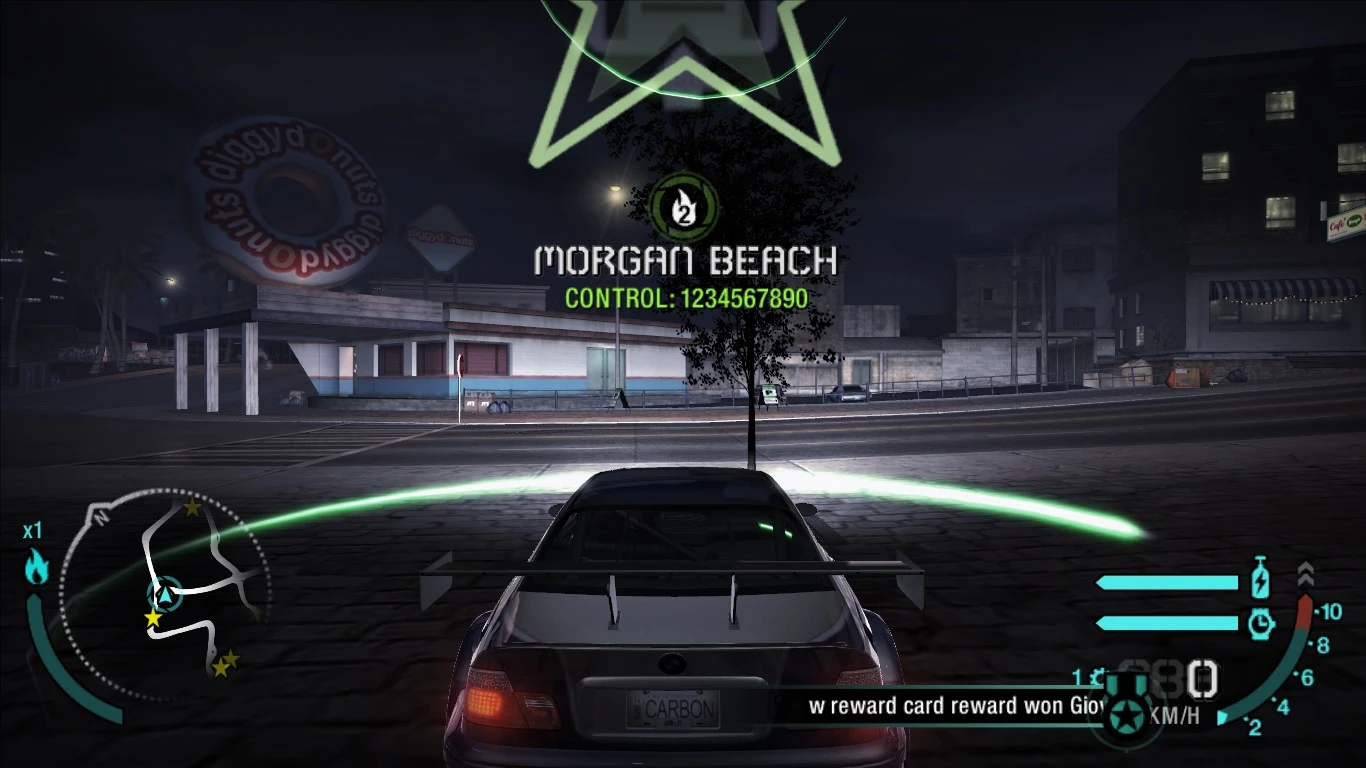Select the x1 heat multiplier label
This screenshot has width=1366, height=768.
tap(32, 532)
